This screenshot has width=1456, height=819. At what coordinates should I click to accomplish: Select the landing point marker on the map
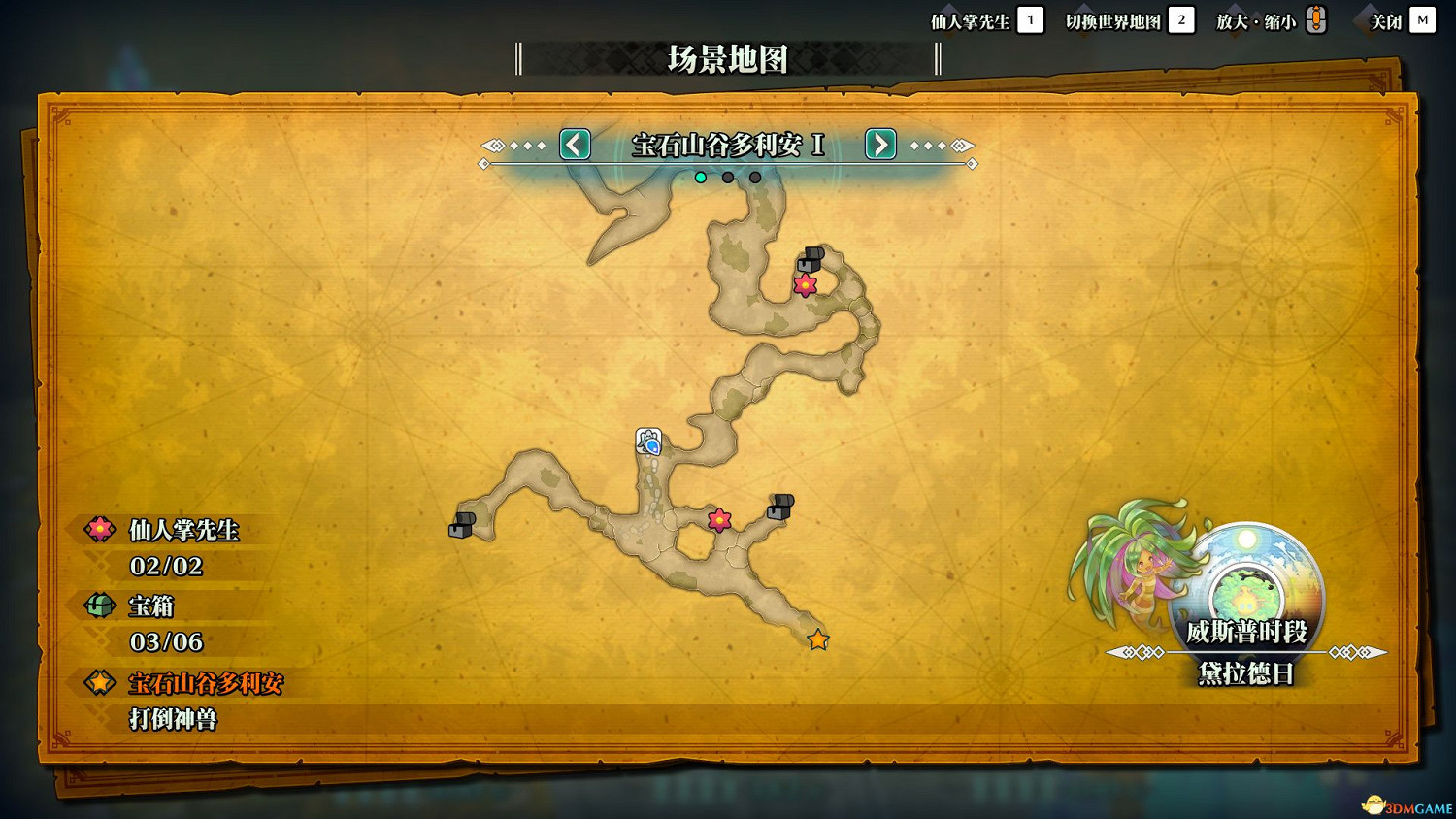point(648,442)
